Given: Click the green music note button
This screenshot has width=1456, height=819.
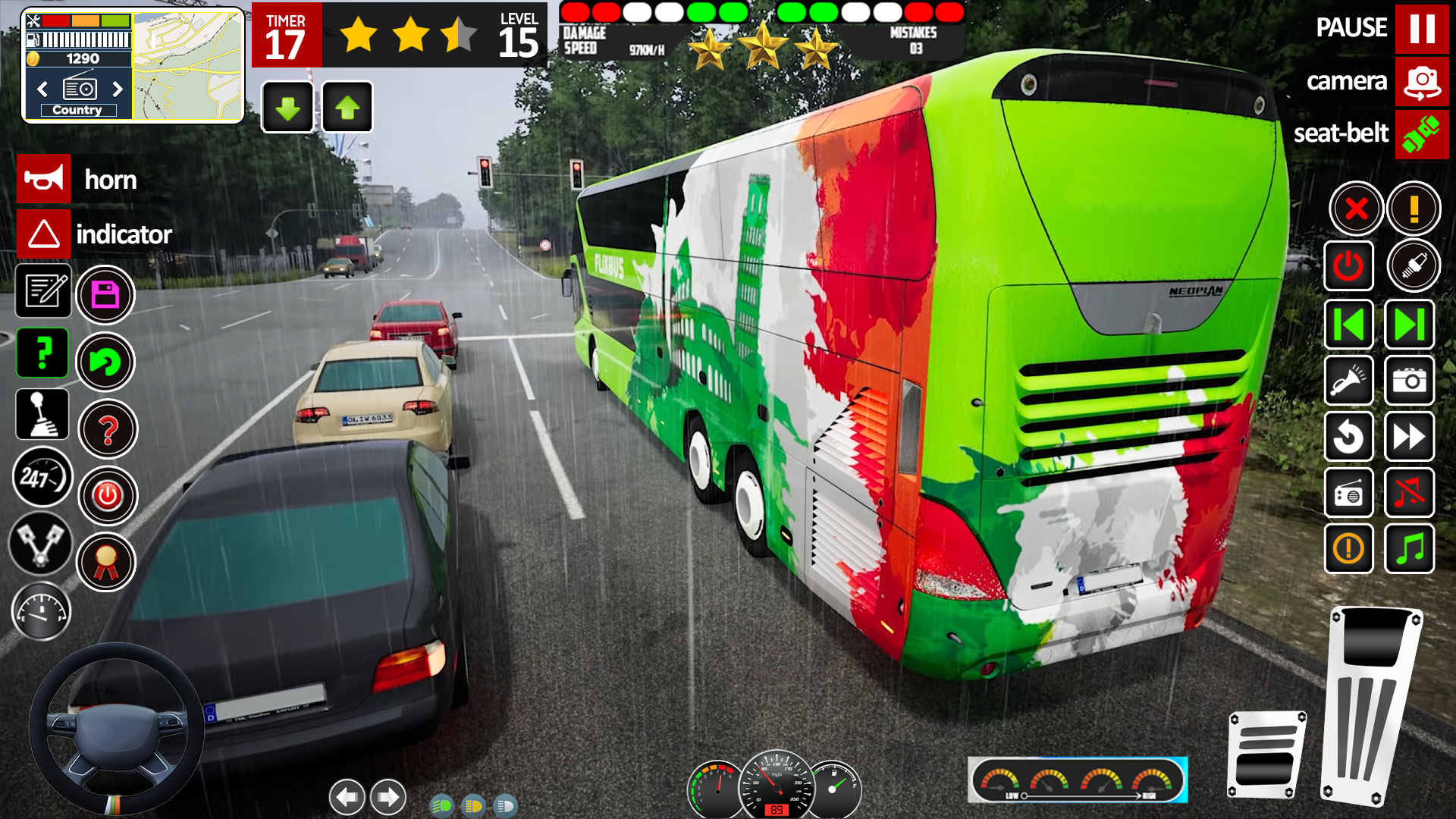Looking at the screenshot, I should click(1409, 548).
